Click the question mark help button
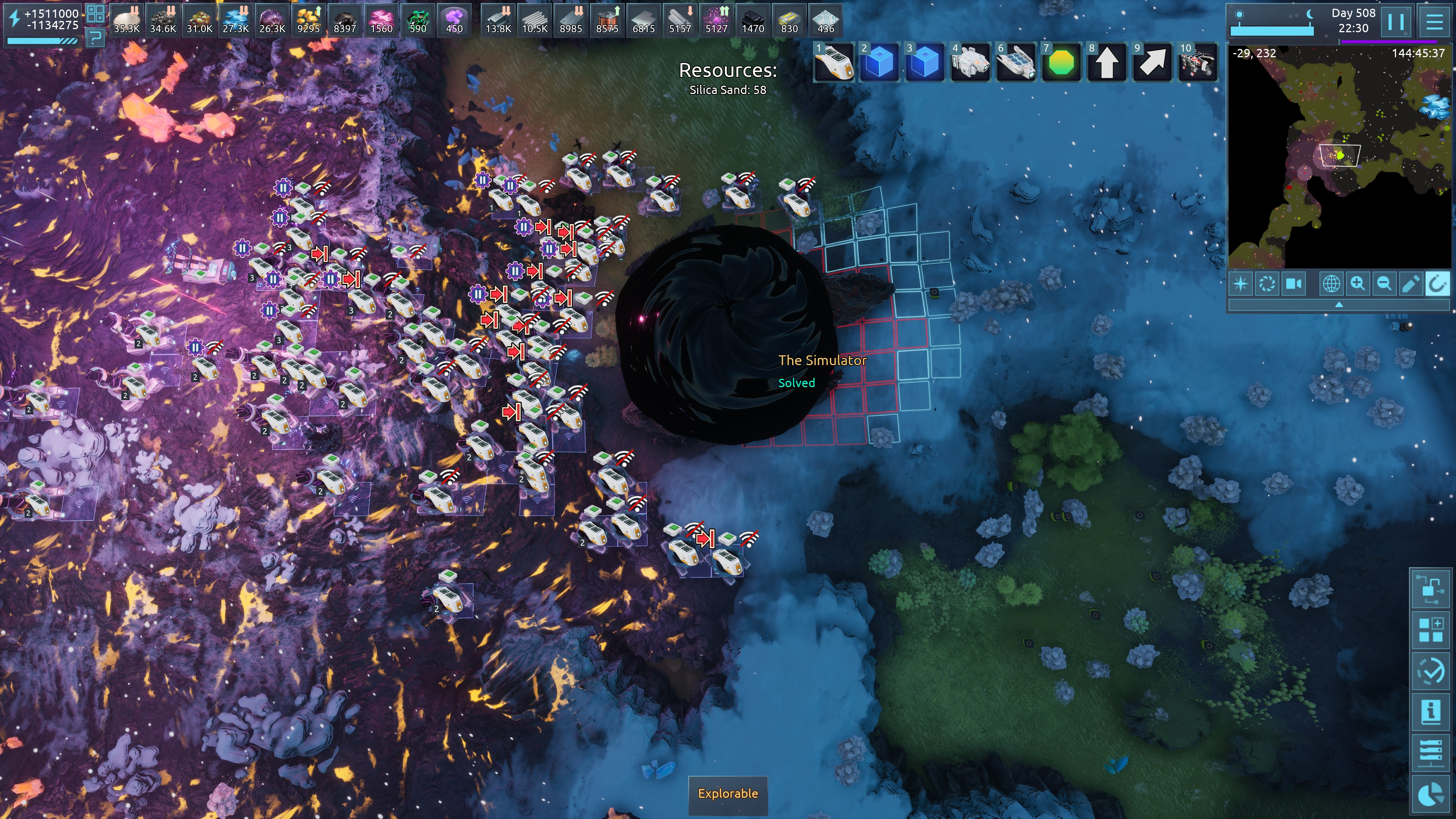The width and height of the screenshot is (1456, 819). [x=96, y=38]
